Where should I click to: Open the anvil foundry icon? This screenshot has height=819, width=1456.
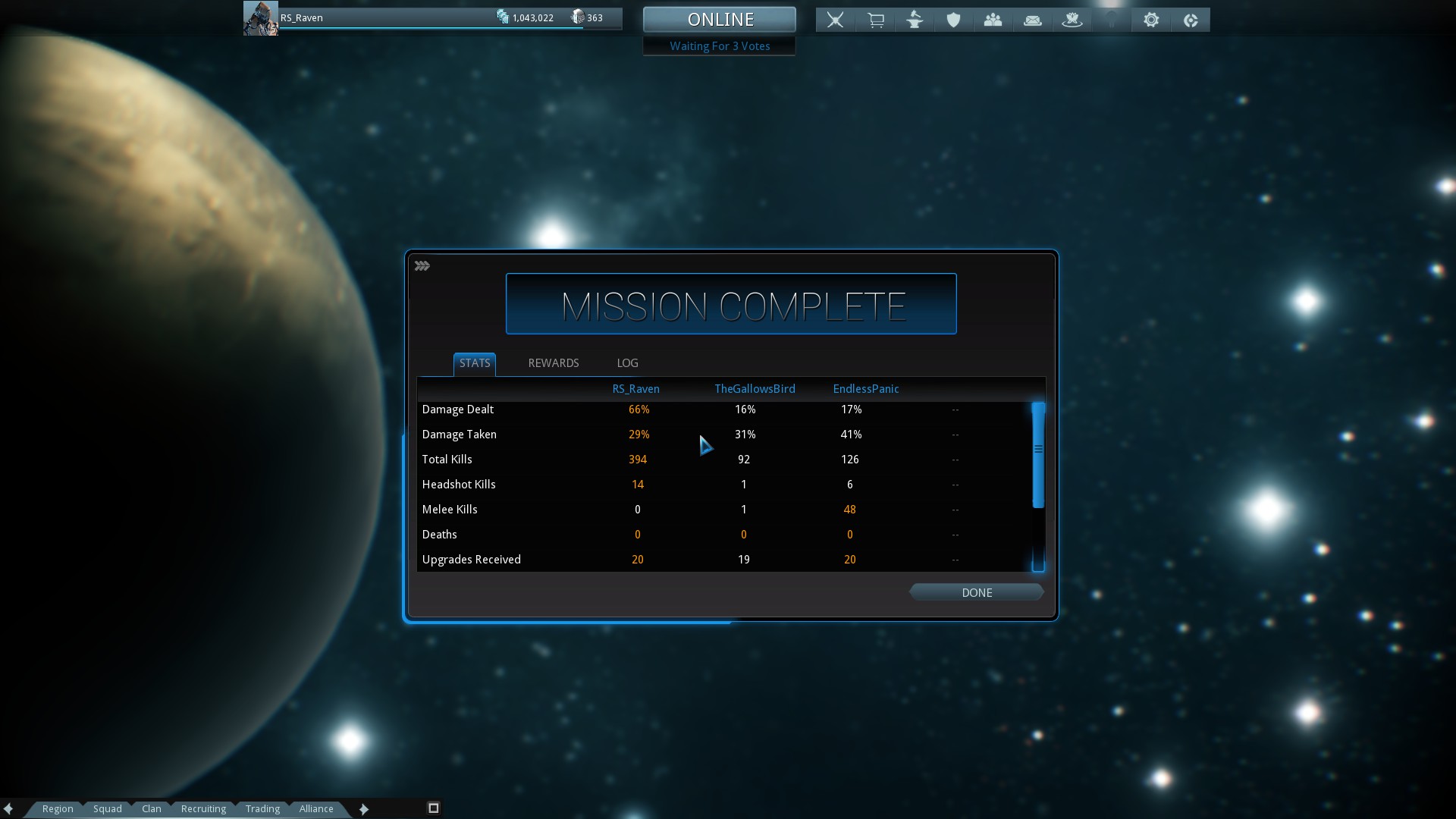915,20
